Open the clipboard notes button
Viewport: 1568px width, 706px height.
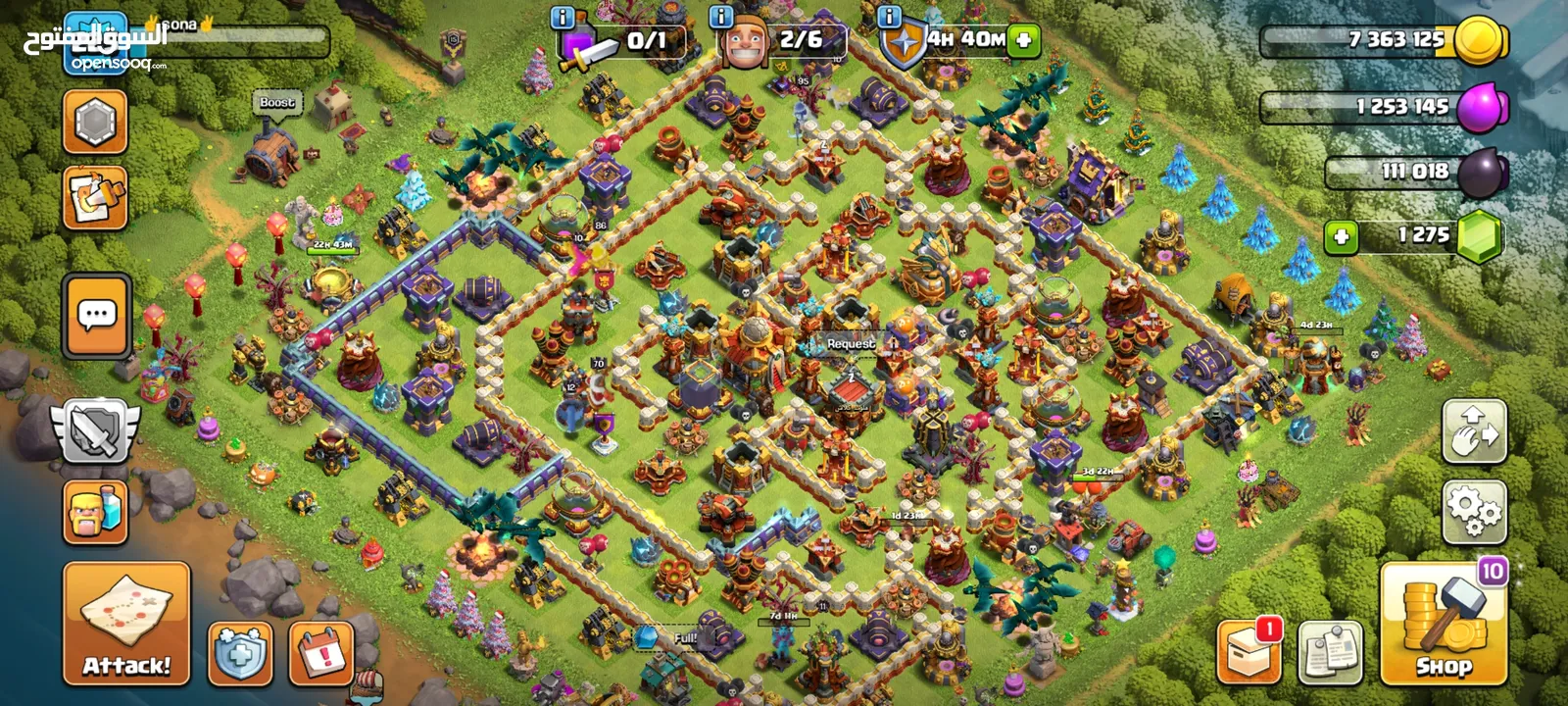pyautogui.click(x=1330, y=652)
